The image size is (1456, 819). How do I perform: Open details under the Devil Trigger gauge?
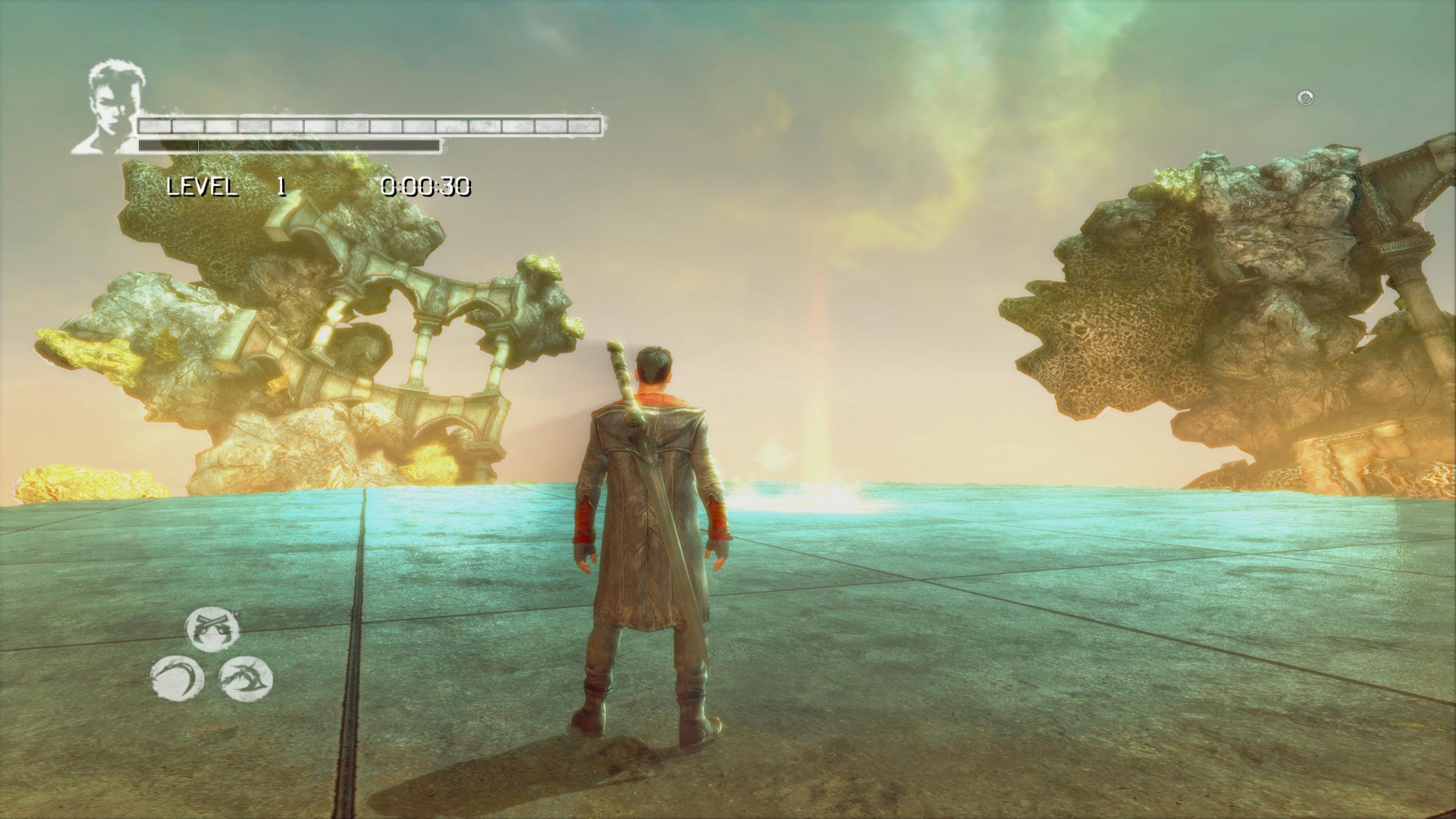(x=288, y=144)
